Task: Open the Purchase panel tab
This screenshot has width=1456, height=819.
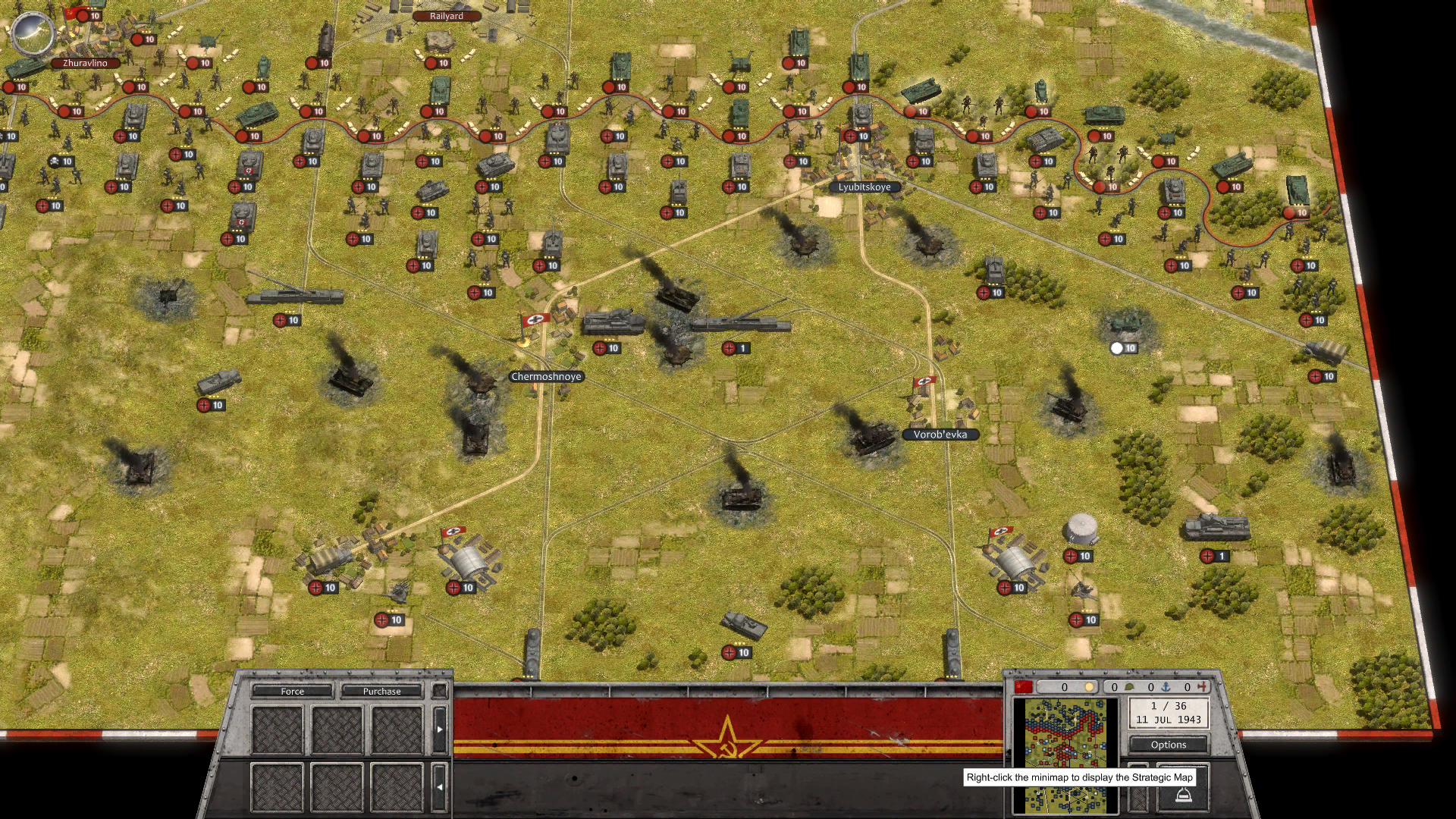Action: (382, 691)
